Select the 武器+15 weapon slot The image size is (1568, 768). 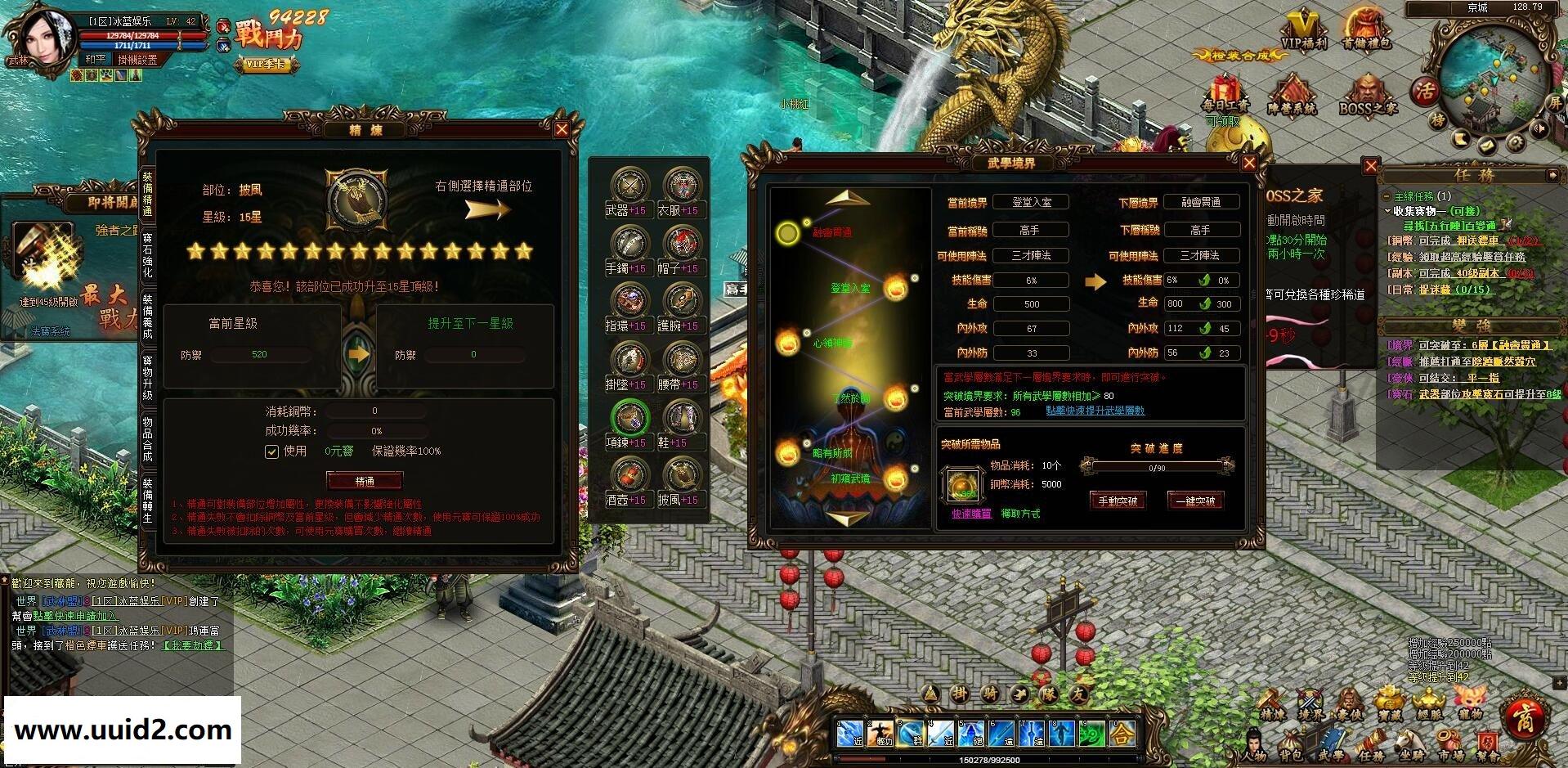(x=629, y=187)
